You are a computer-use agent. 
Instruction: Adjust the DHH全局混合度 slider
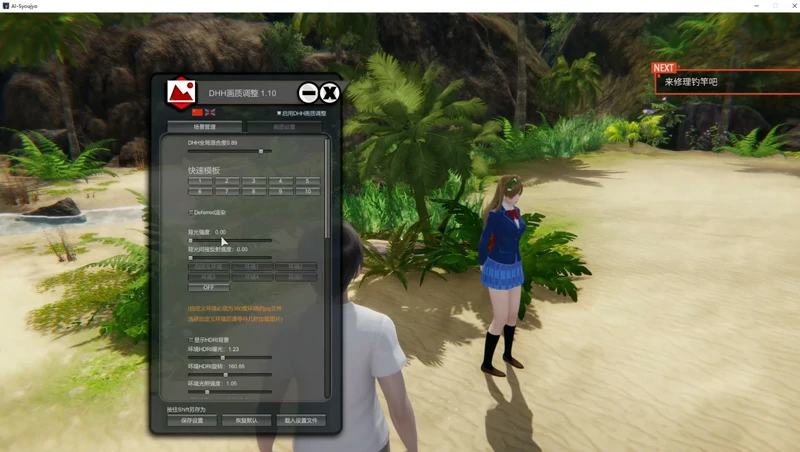(x=261, y=151)
